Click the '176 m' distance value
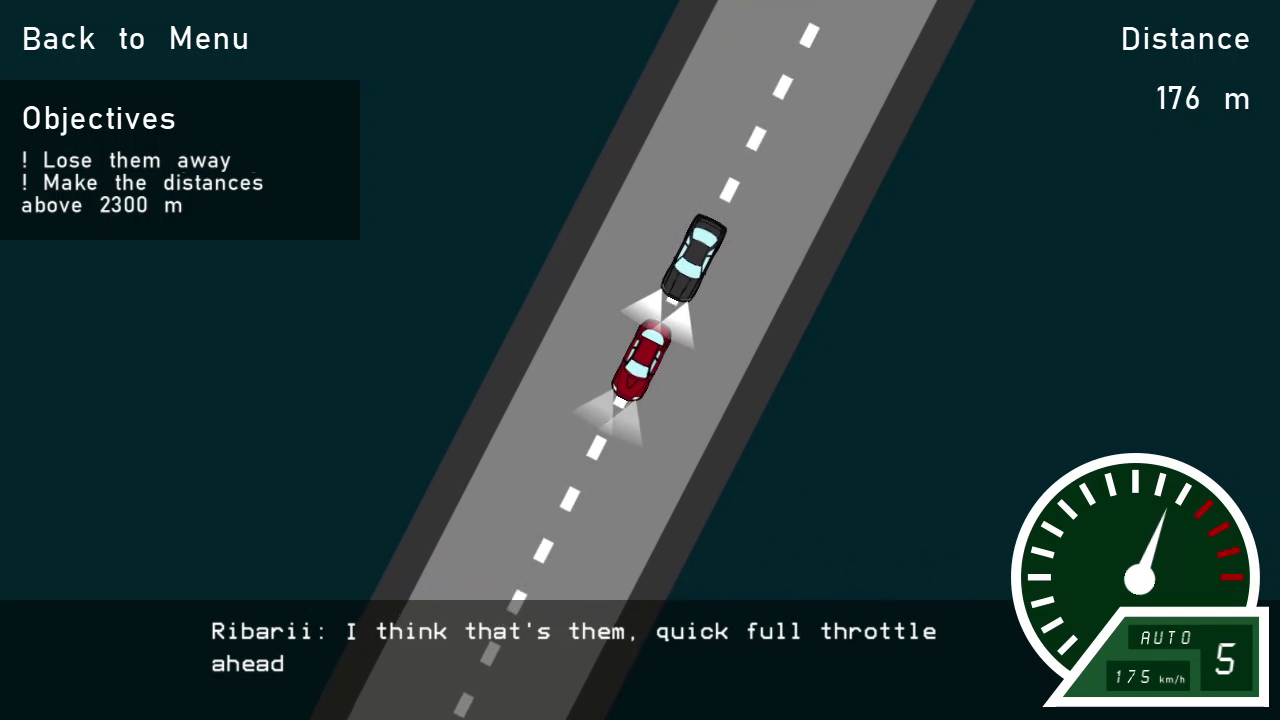 pos(1203,99)
